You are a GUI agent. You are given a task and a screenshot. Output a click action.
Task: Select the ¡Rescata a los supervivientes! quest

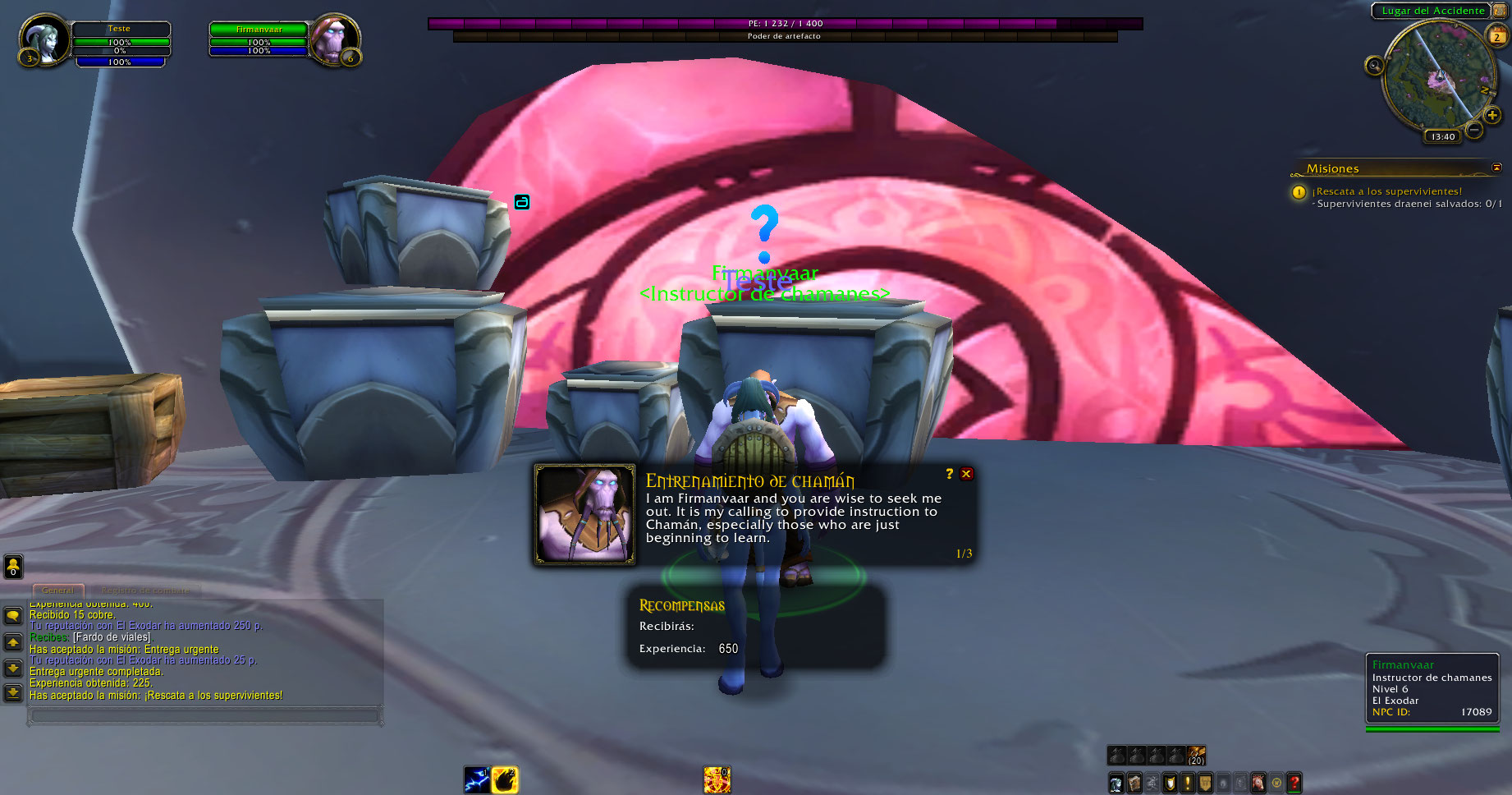pos(1389,191)
